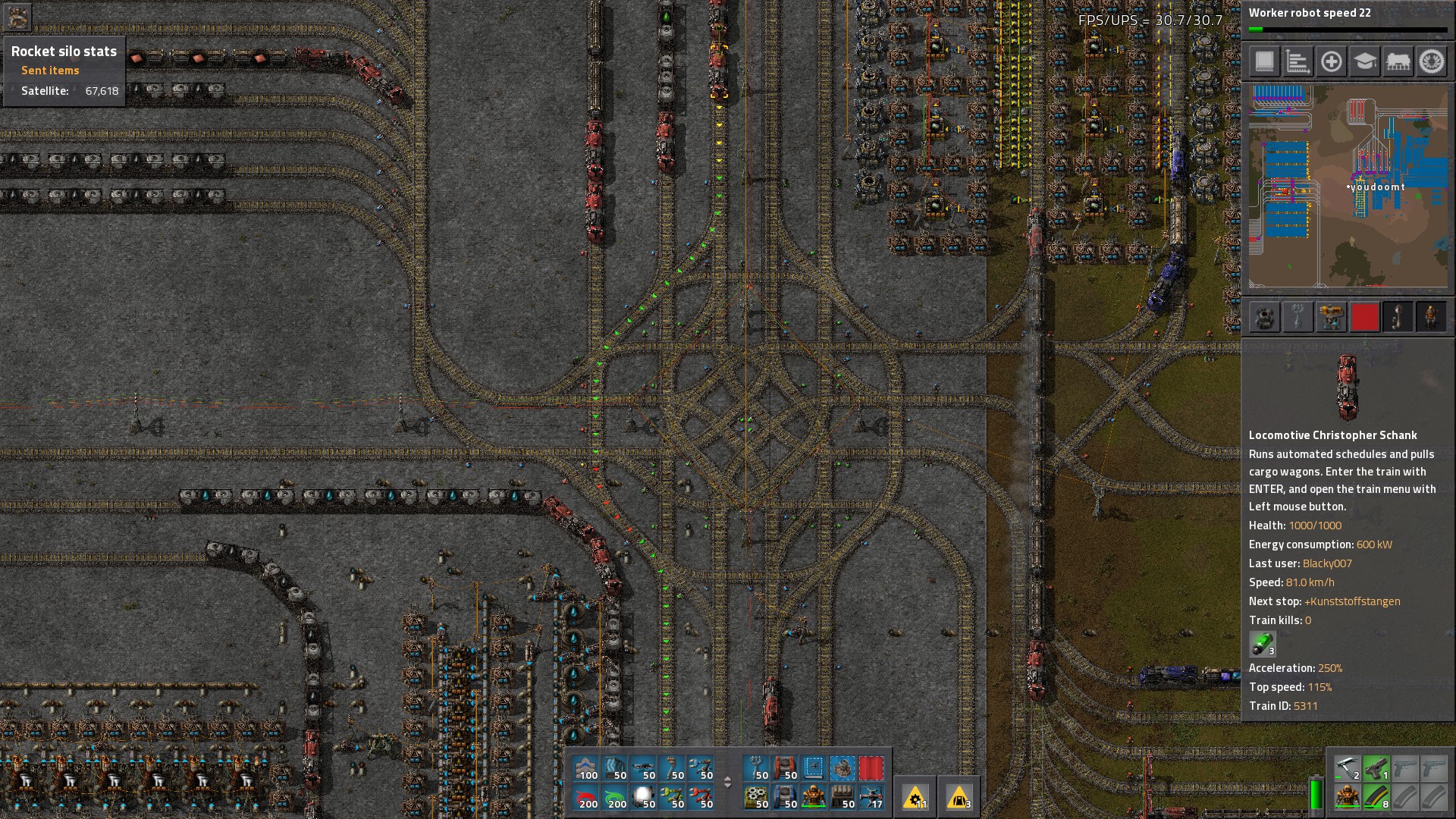Viewport: 1456px width, 819px height.
Task: Open the Rocket silo stats panel
Action: [64, 52]
